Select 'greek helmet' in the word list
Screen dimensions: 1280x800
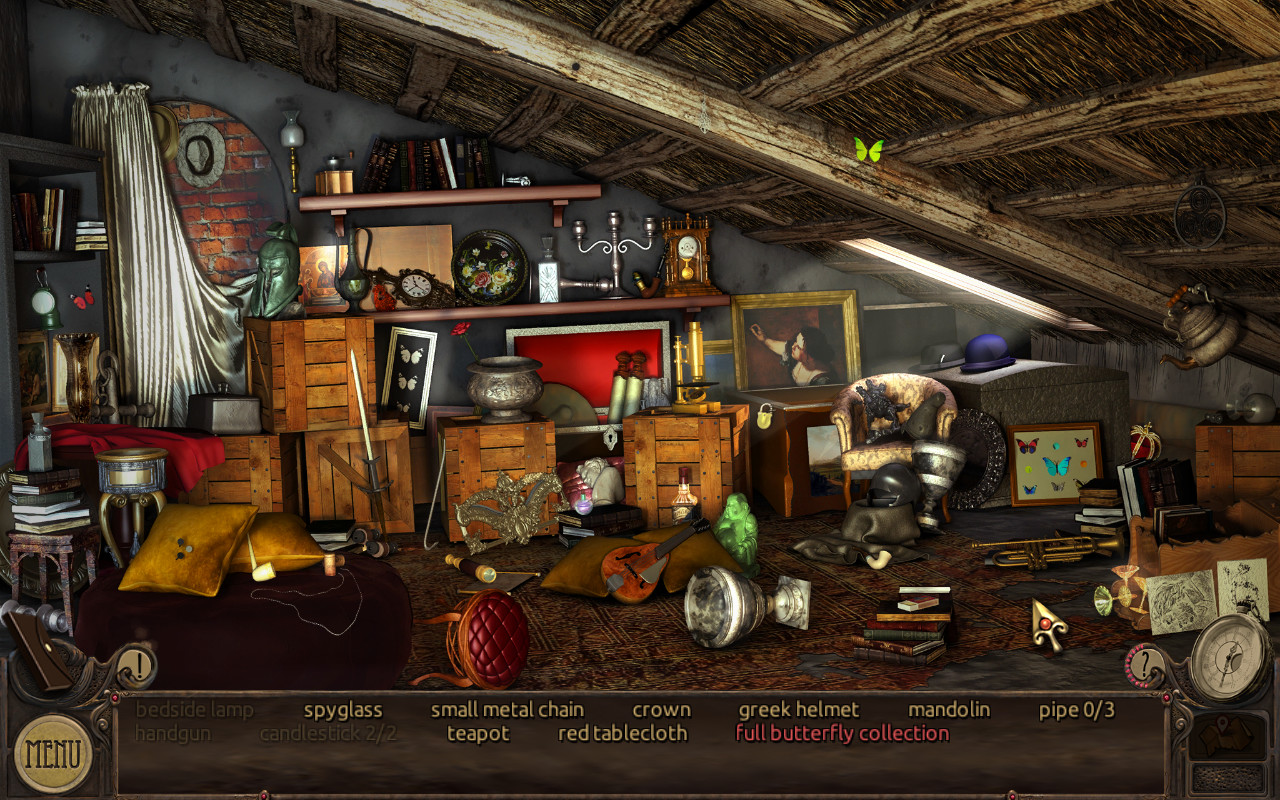[799, 709]
